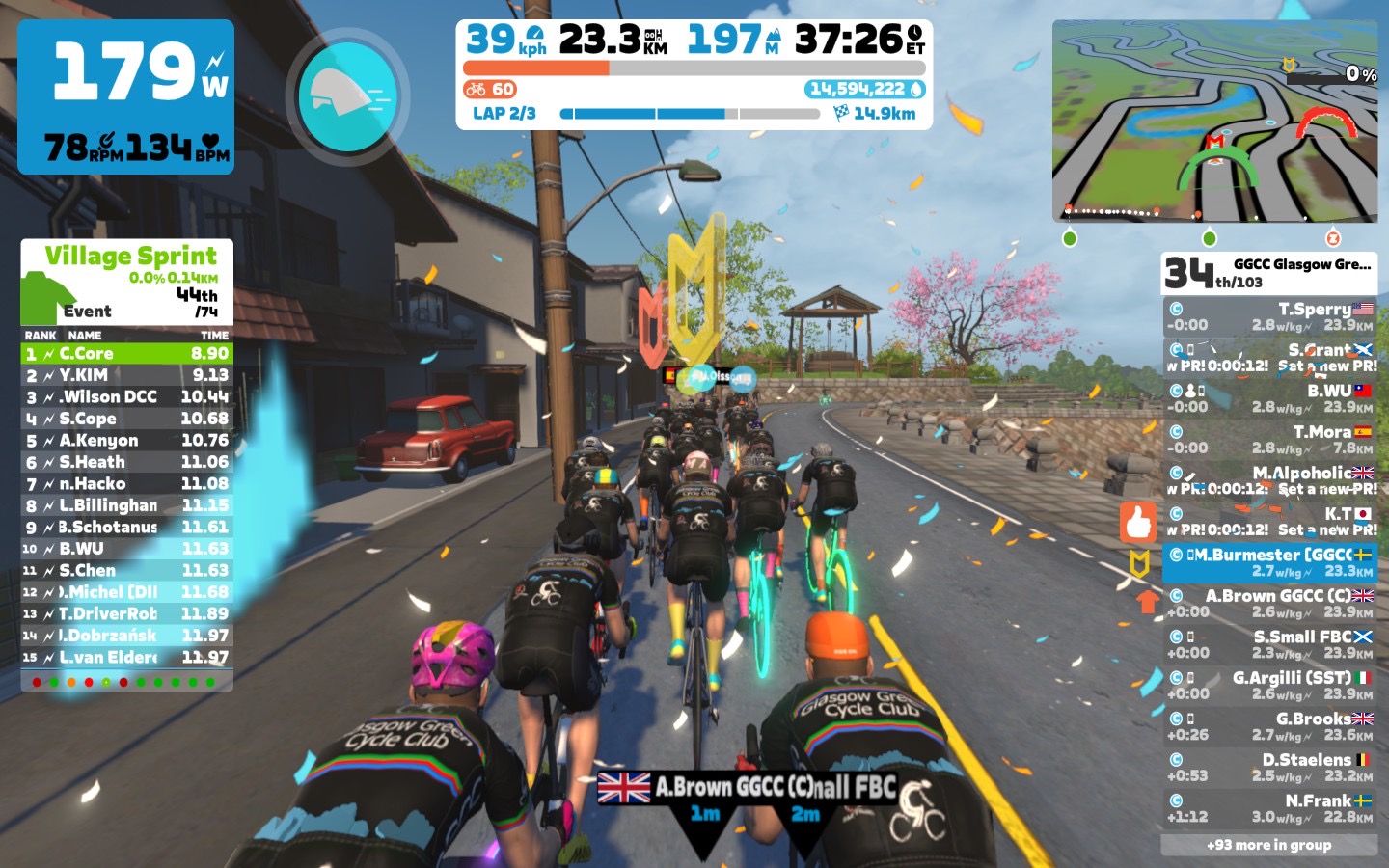Select M.Alpoholic's rider row
Viewport: 1389px width, 868px height.
pyautogui.click(x=1269, y=479)
